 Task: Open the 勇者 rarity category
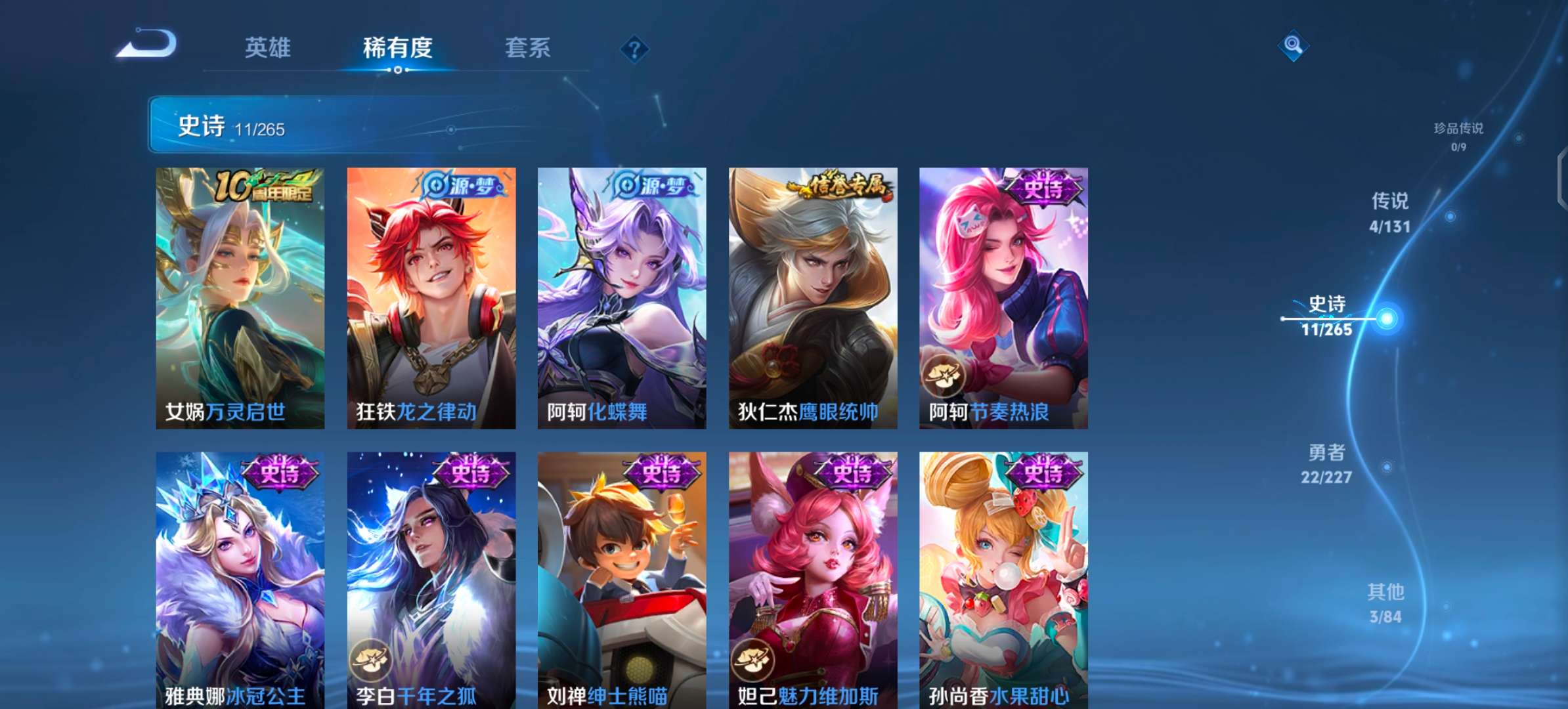(1327, 462)
